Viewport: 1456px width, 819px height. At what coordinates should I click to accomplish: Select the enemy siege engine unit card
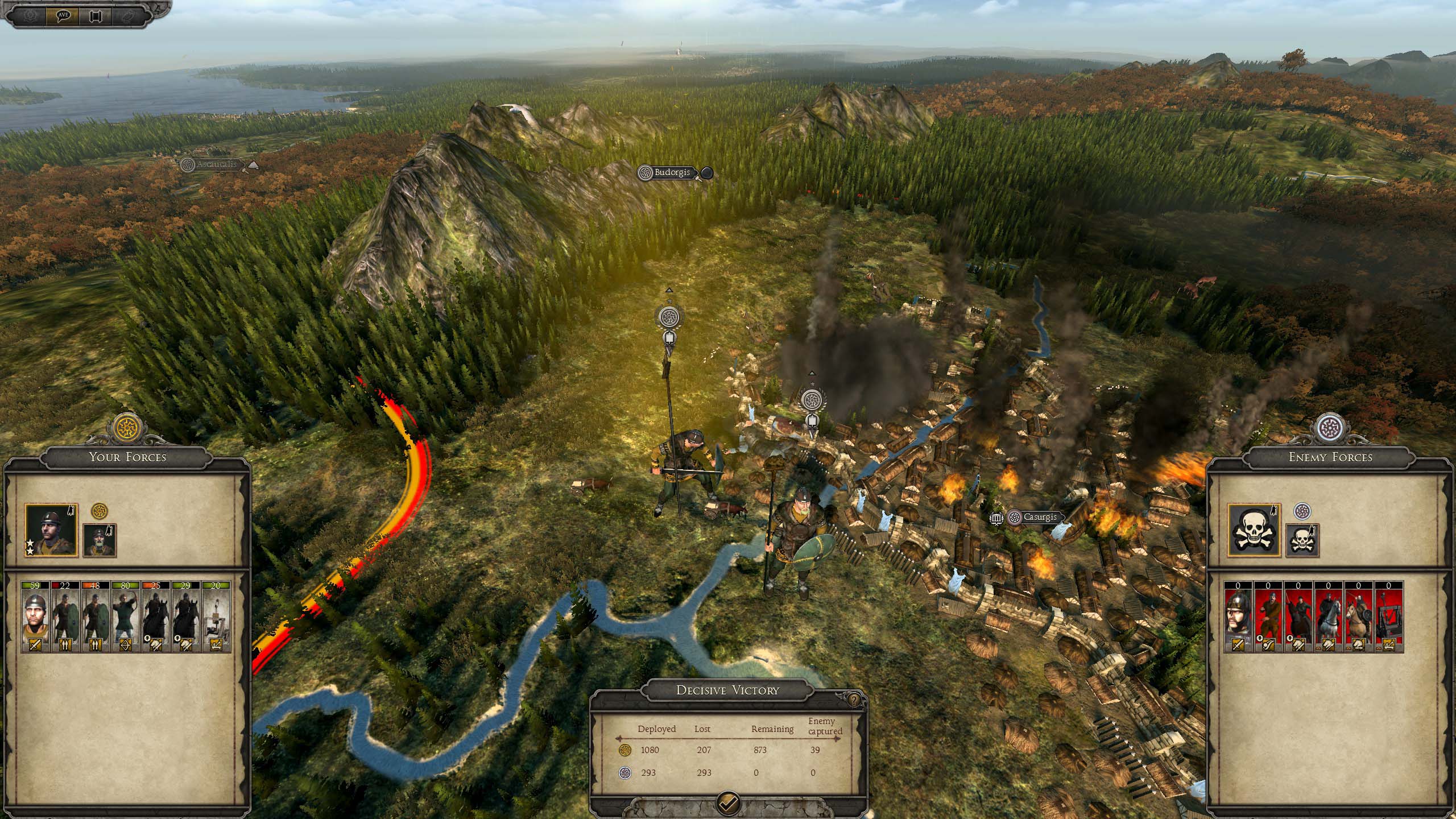tap(1389, 617)
